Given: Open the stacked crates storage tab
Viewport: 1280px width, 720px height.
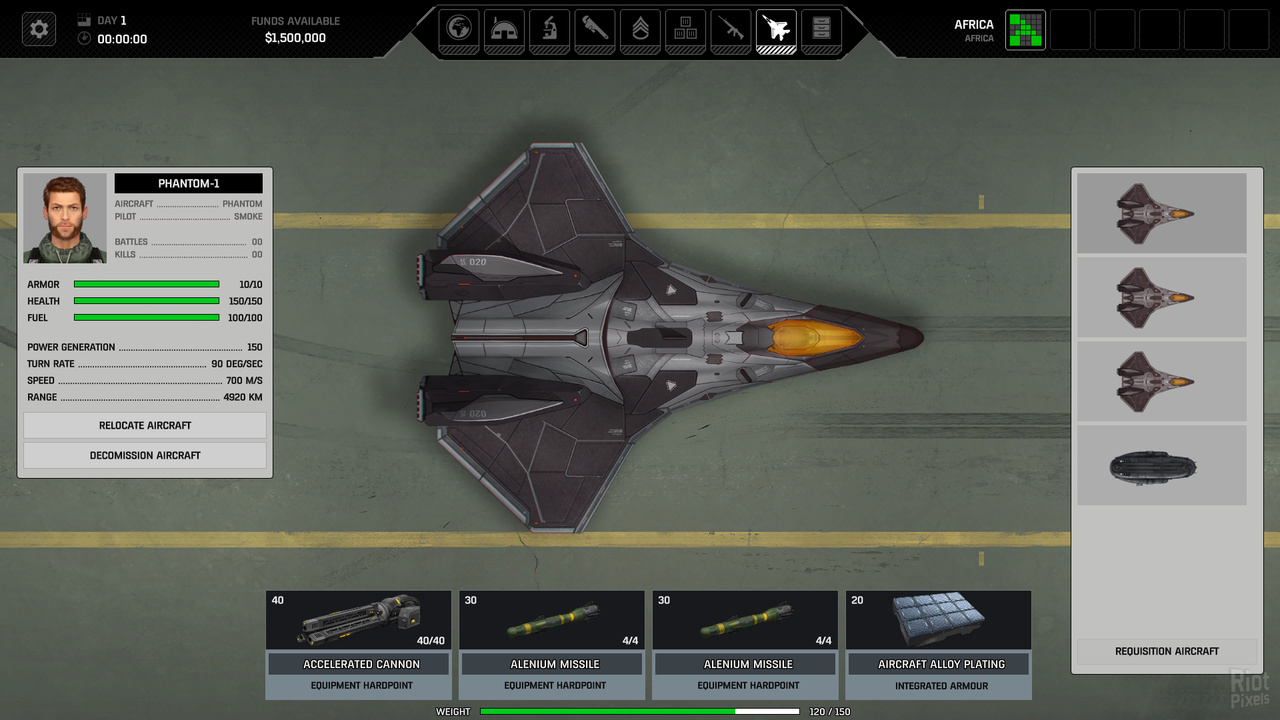Looking at the screenshot, I should (686, 29).
